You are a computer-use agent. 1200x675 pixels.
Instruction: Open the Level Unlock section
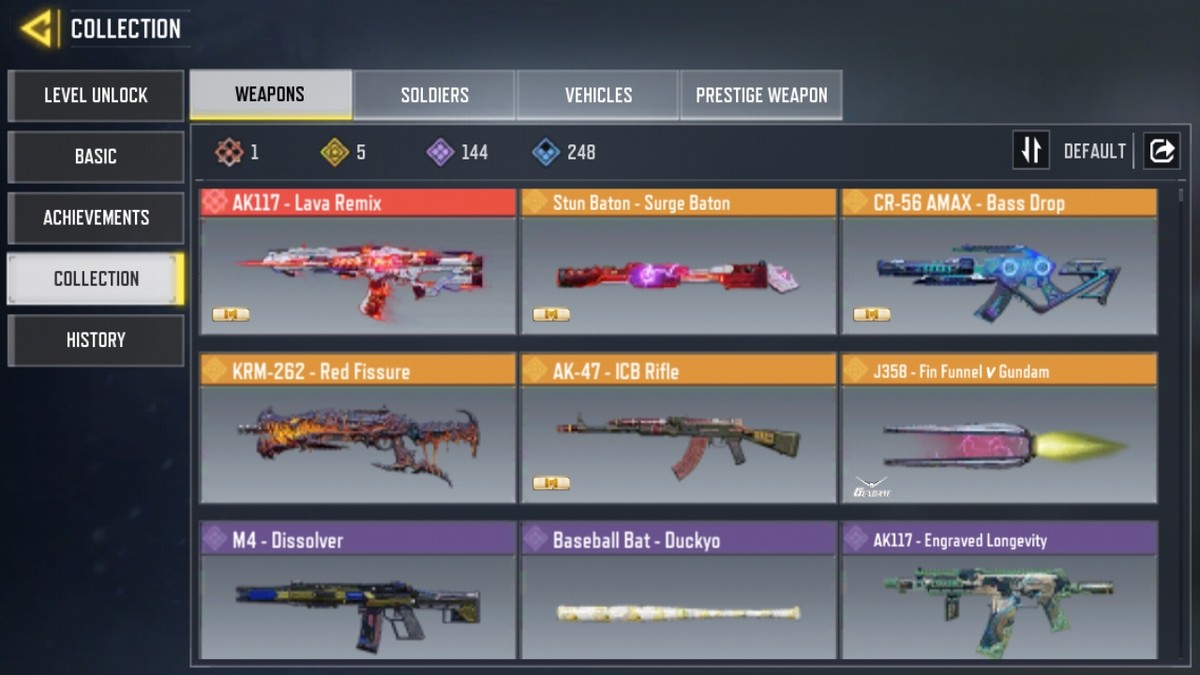point(96,96)
